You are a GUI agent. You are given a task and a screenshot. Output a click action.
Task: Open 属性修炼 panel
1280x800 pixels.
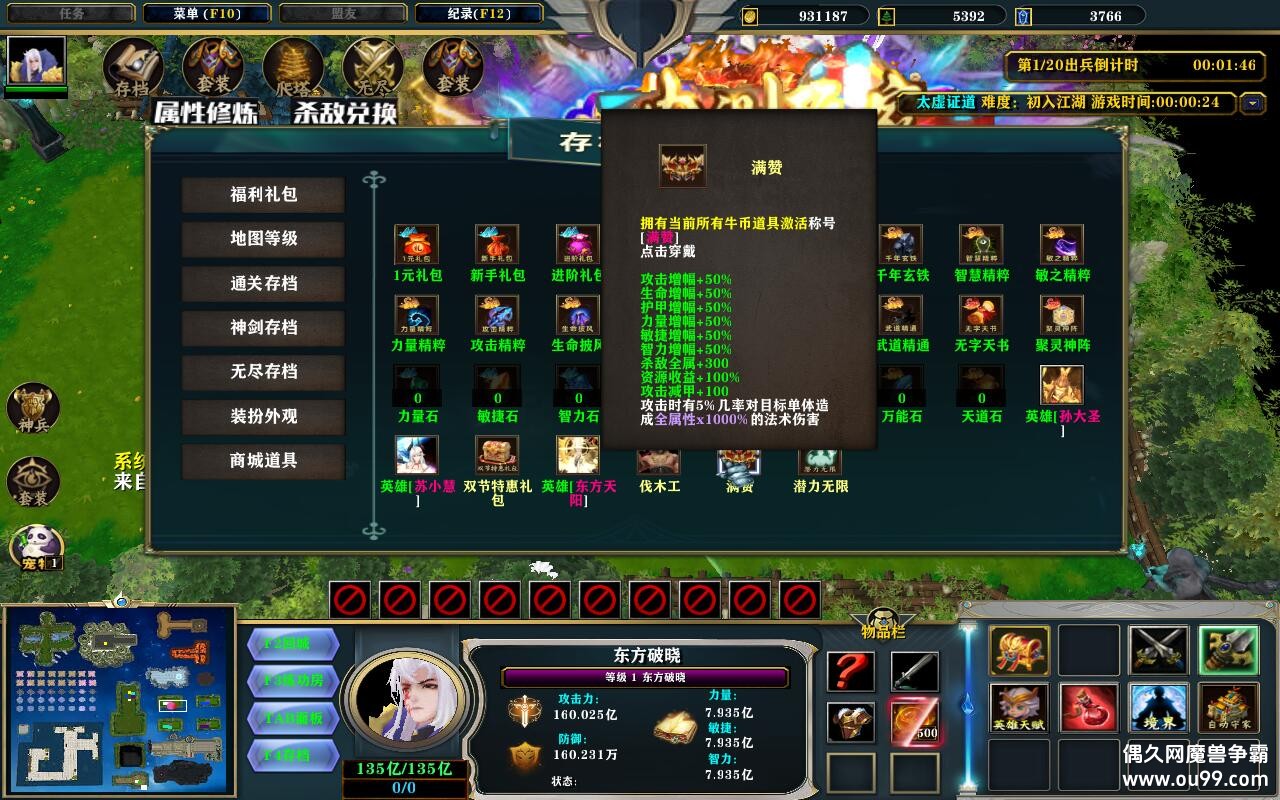(206, 112)
